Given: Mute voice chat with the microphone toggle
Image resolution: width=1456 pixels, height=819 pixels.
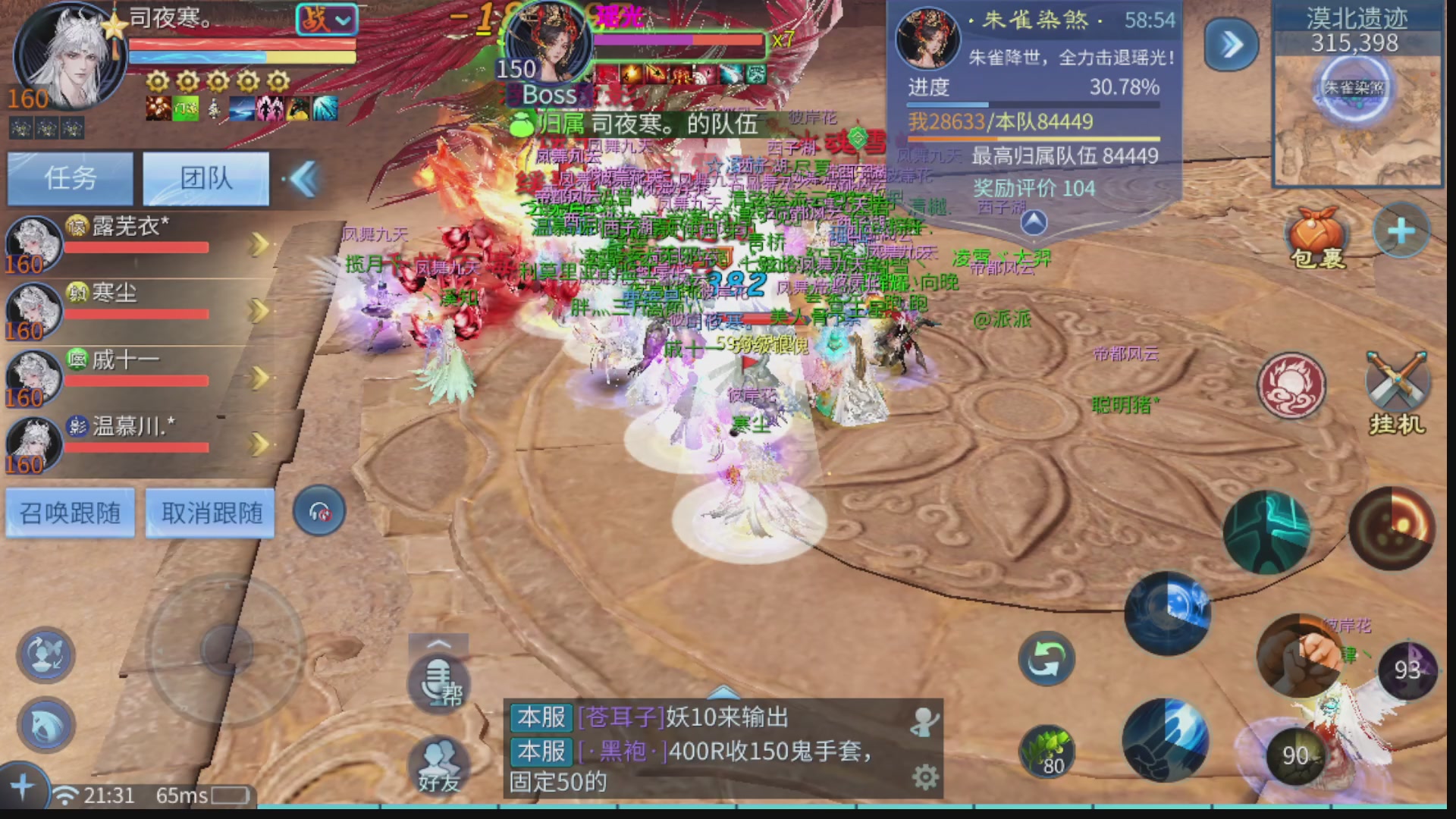Looking at the screenshot, I should 438,680.
